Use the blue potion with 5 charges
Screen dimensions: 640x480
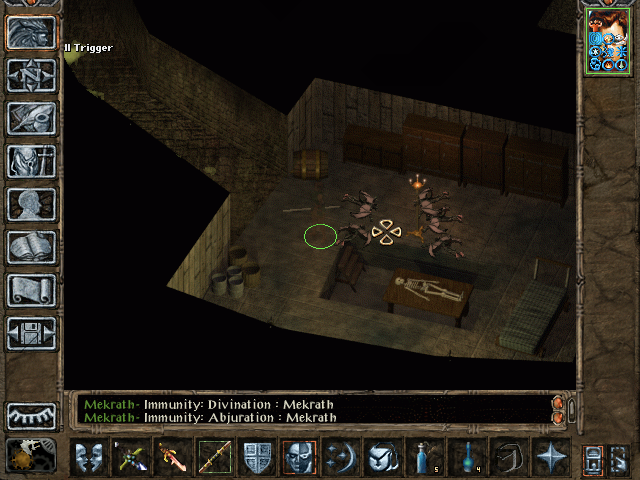424,458
